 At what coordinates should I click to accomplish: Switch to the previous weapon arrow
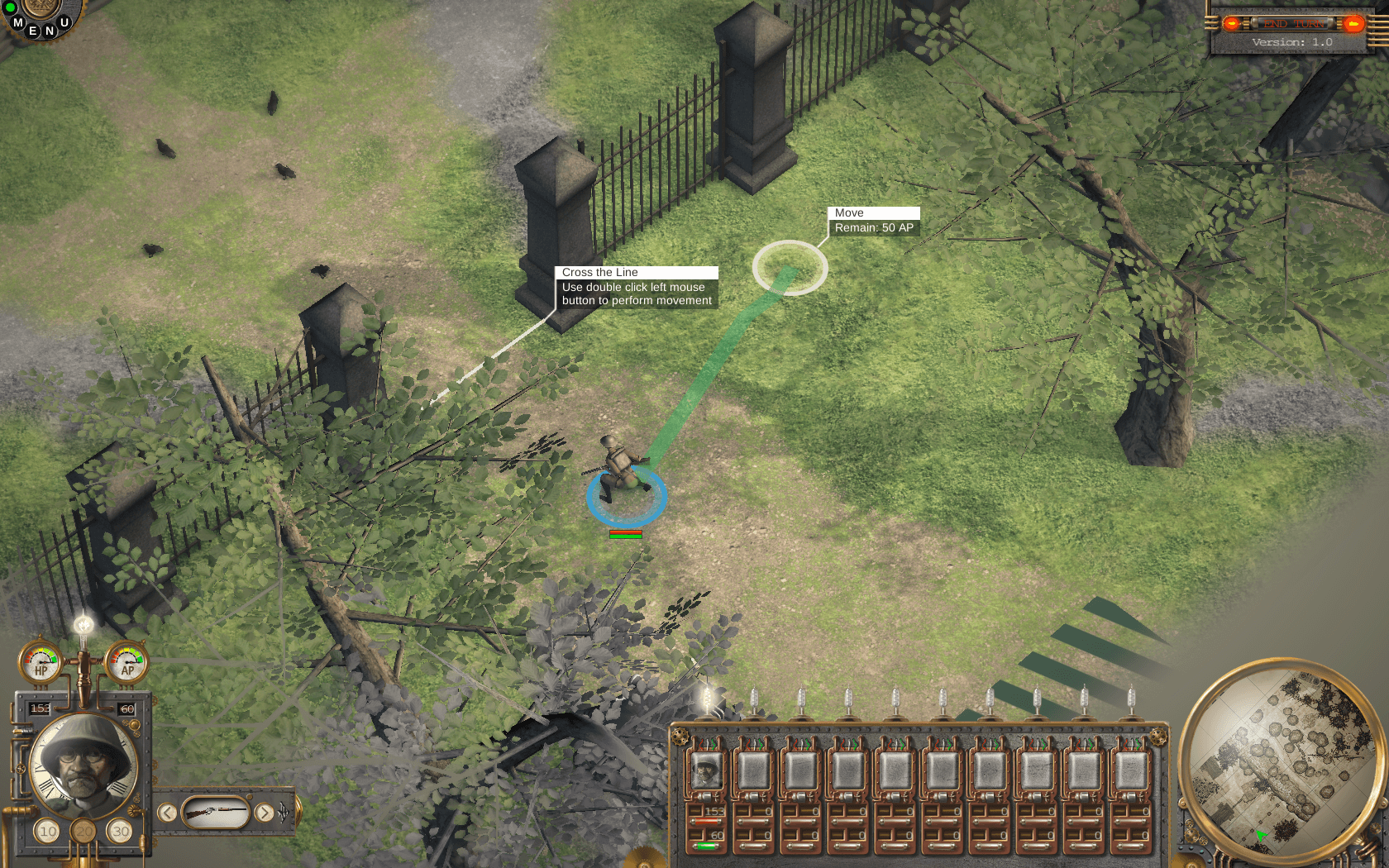[167, 813]
